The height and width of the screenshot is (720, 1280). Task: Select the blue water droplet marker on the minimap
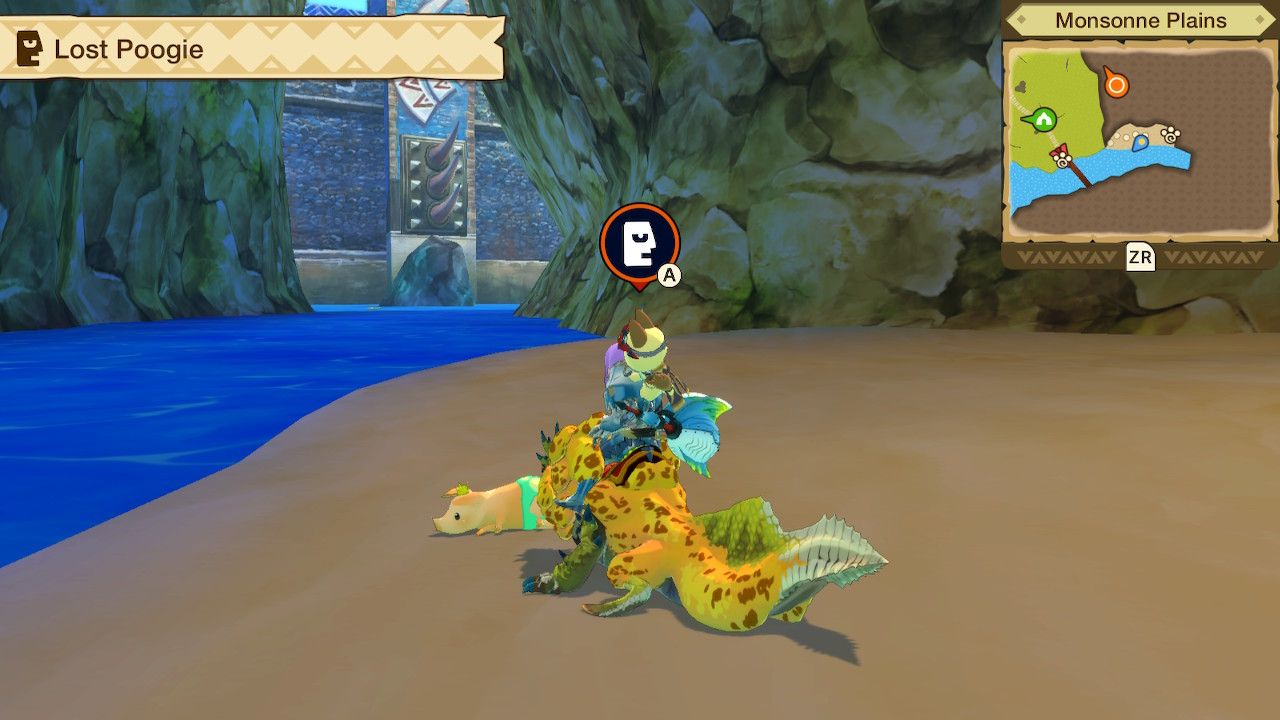(1140, 143)
